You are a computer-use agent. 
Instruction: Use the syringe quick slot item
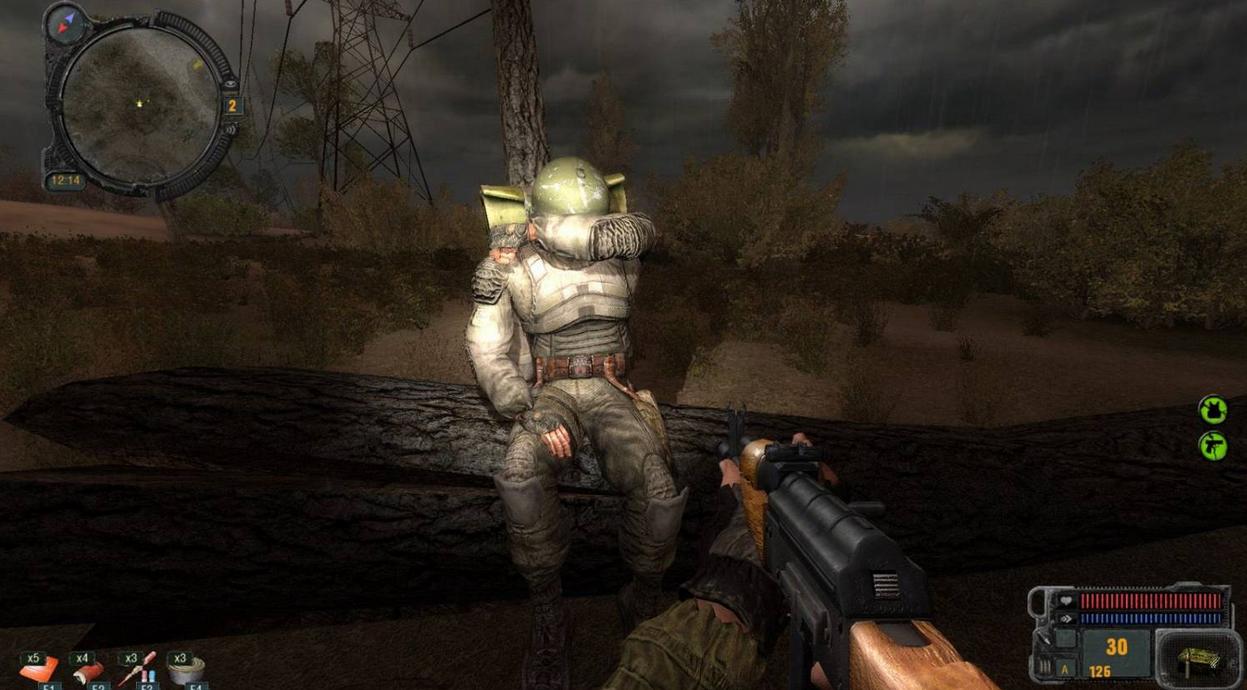(x=137, y=669)
